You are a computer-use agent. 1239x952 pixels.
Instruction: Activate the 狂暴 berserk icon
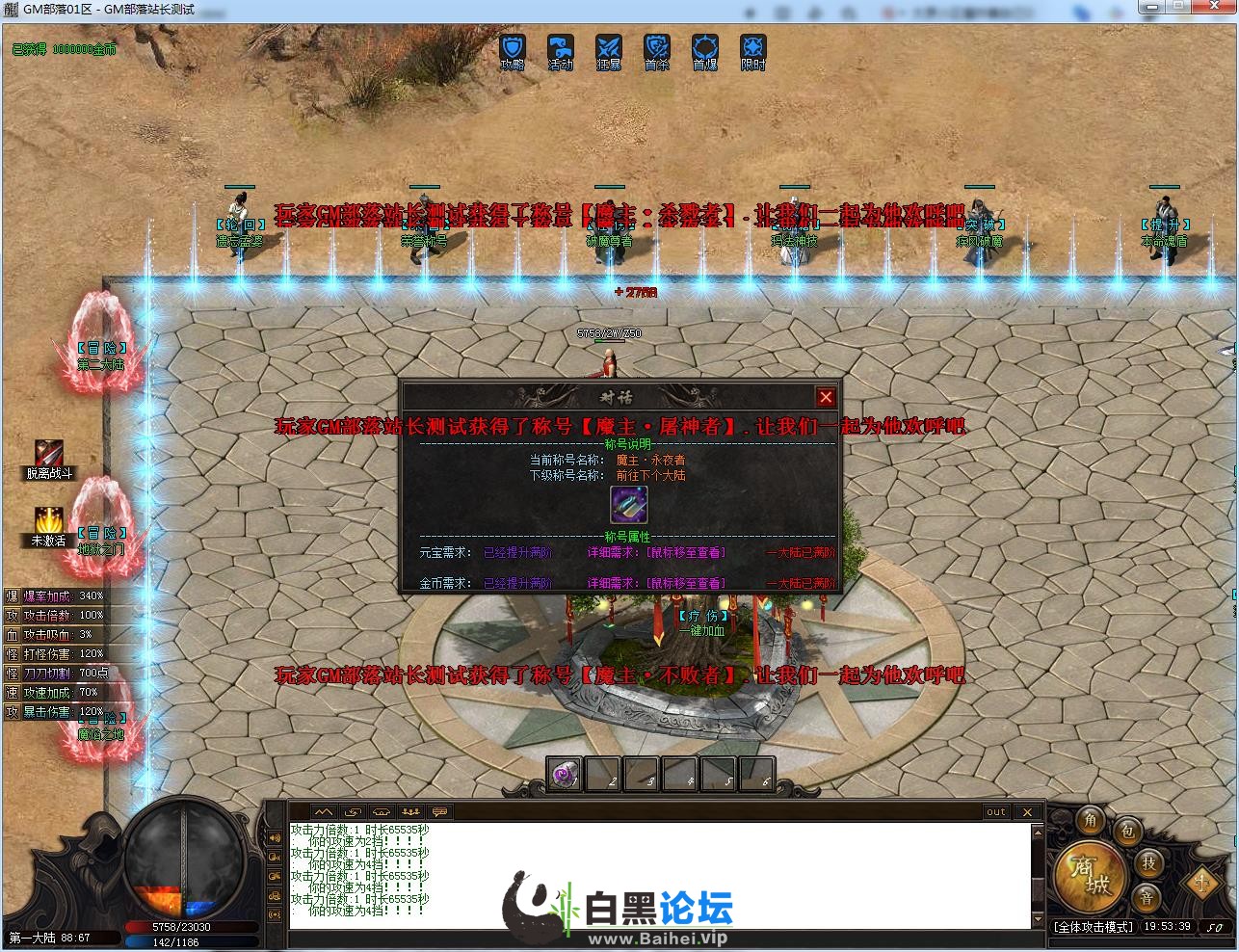[x=609, y=49]
